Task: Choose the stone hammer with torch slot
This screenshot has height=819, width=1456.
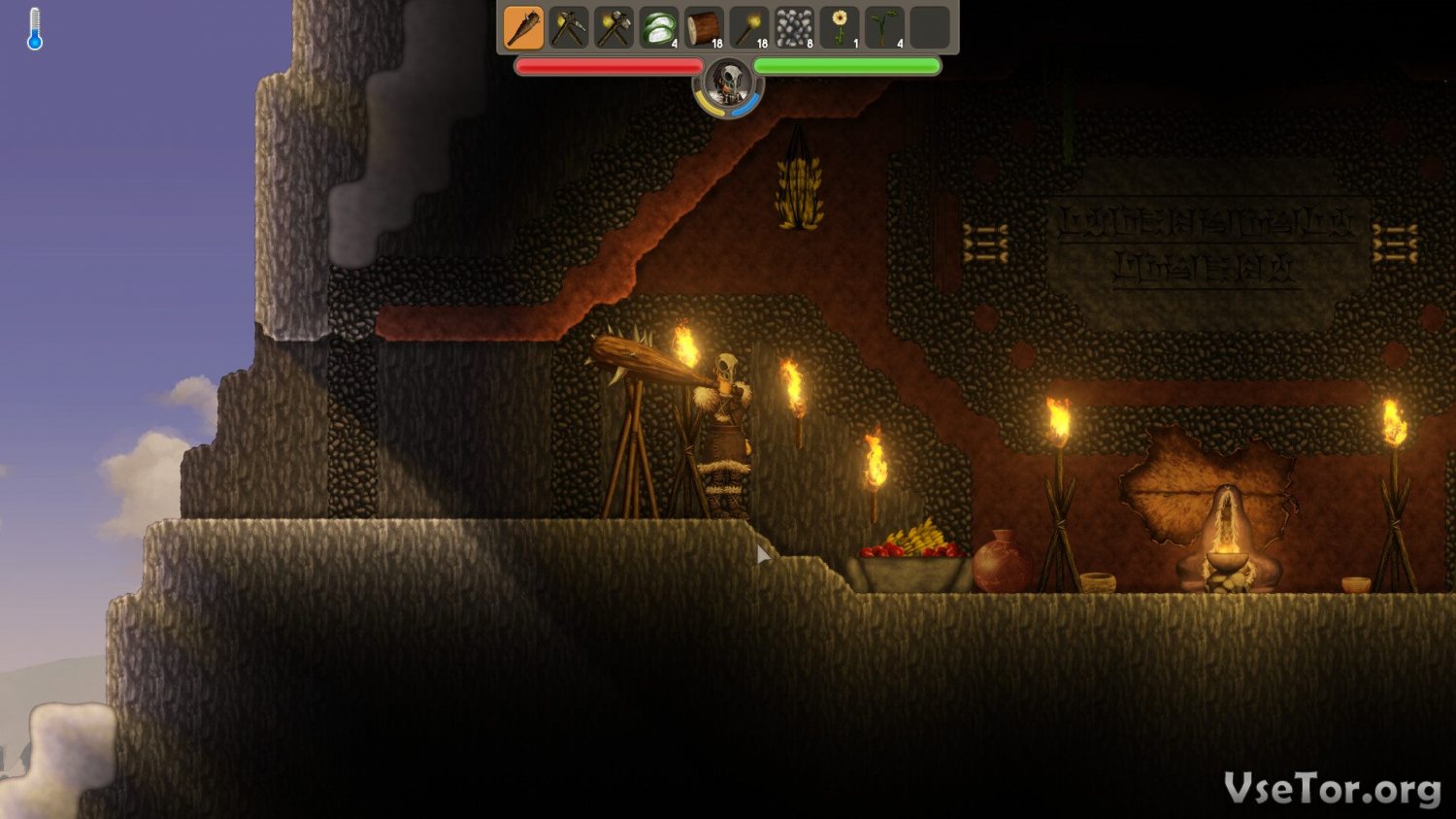Action: click(613, 27)
